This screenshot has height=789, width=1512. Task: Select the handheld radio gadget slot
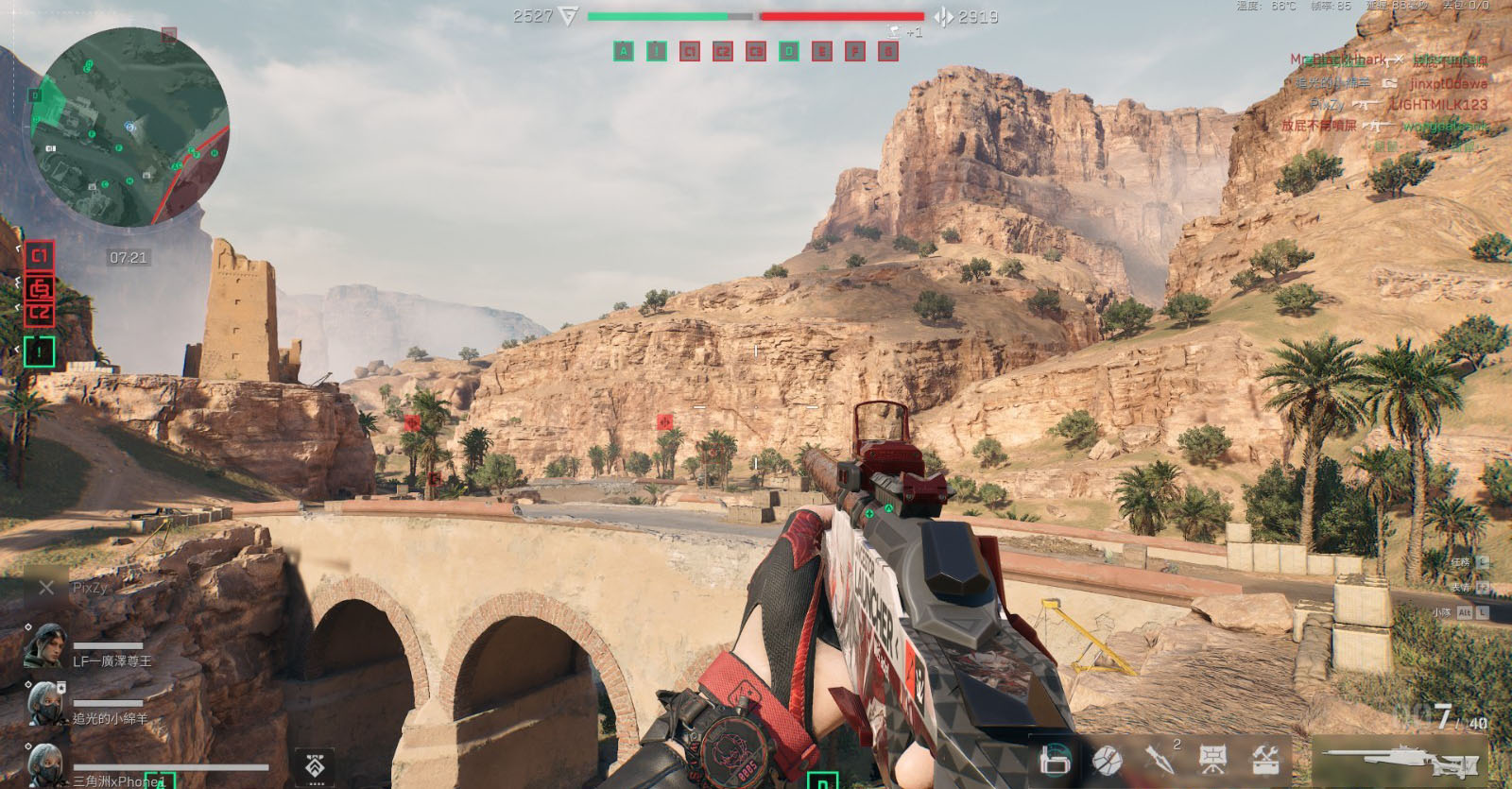[x=1055, y=759]
